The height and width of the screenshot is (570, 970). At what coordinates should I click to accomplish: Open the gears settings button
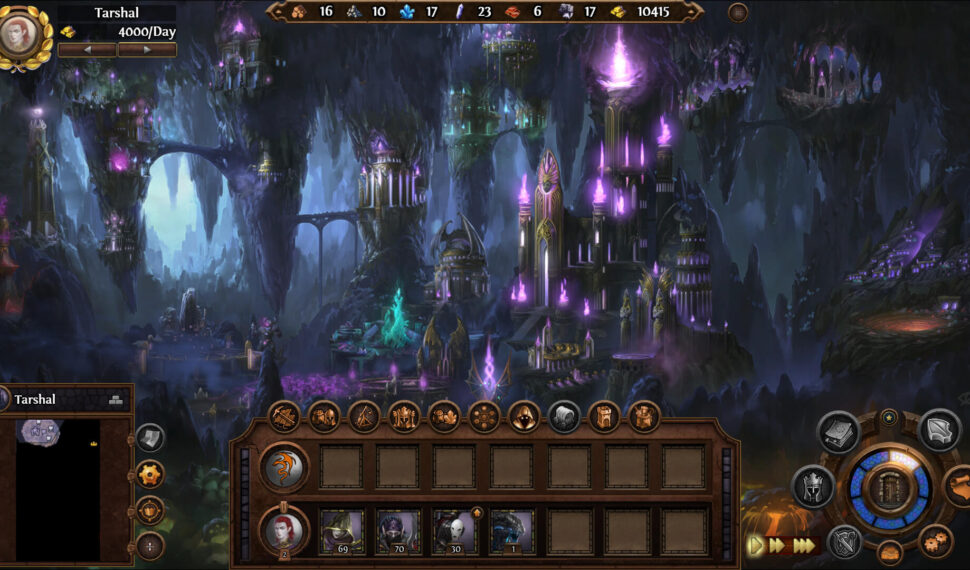pos(936,541)
